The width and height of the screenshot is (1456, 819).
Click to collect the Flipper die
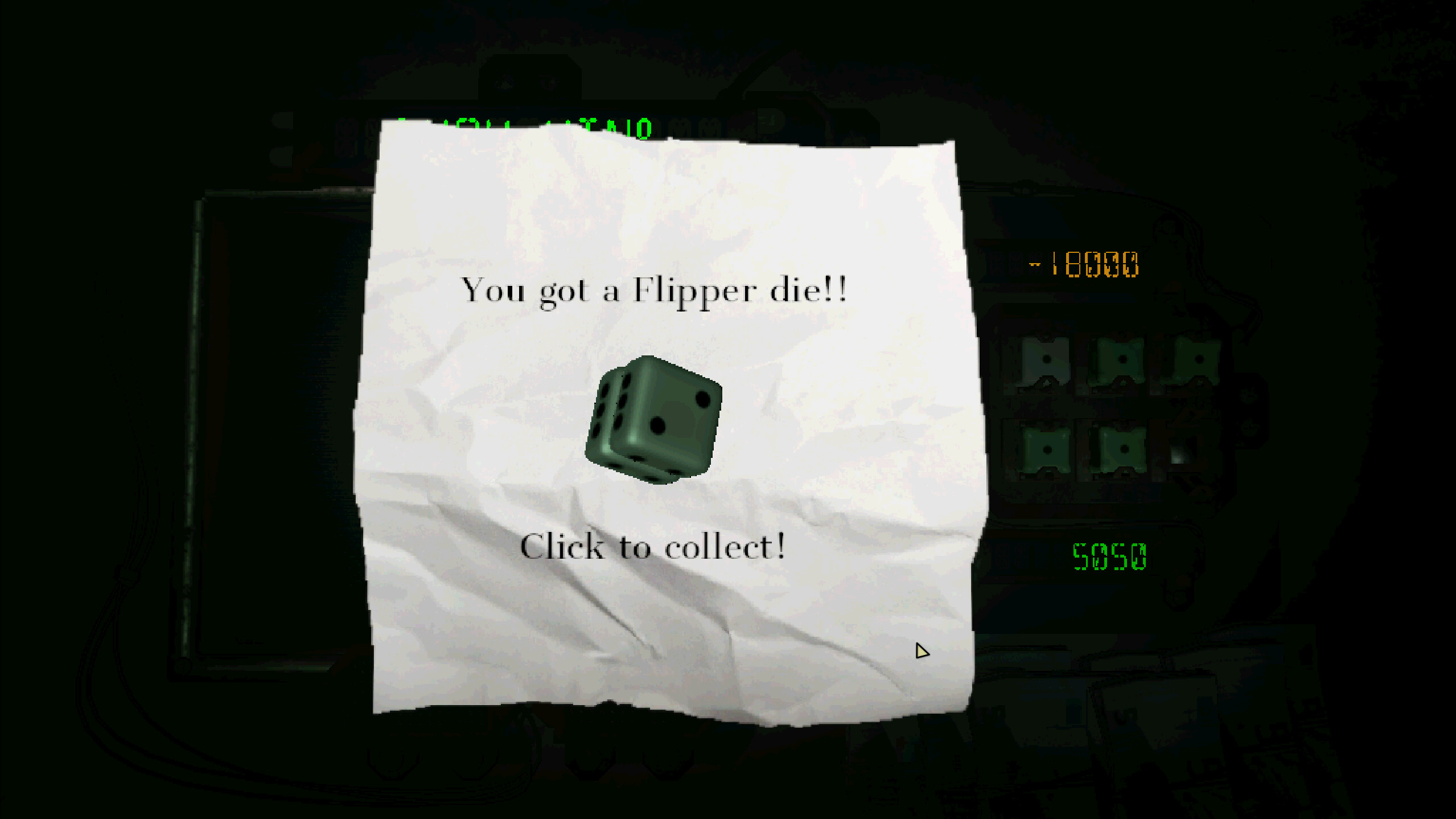652,547
